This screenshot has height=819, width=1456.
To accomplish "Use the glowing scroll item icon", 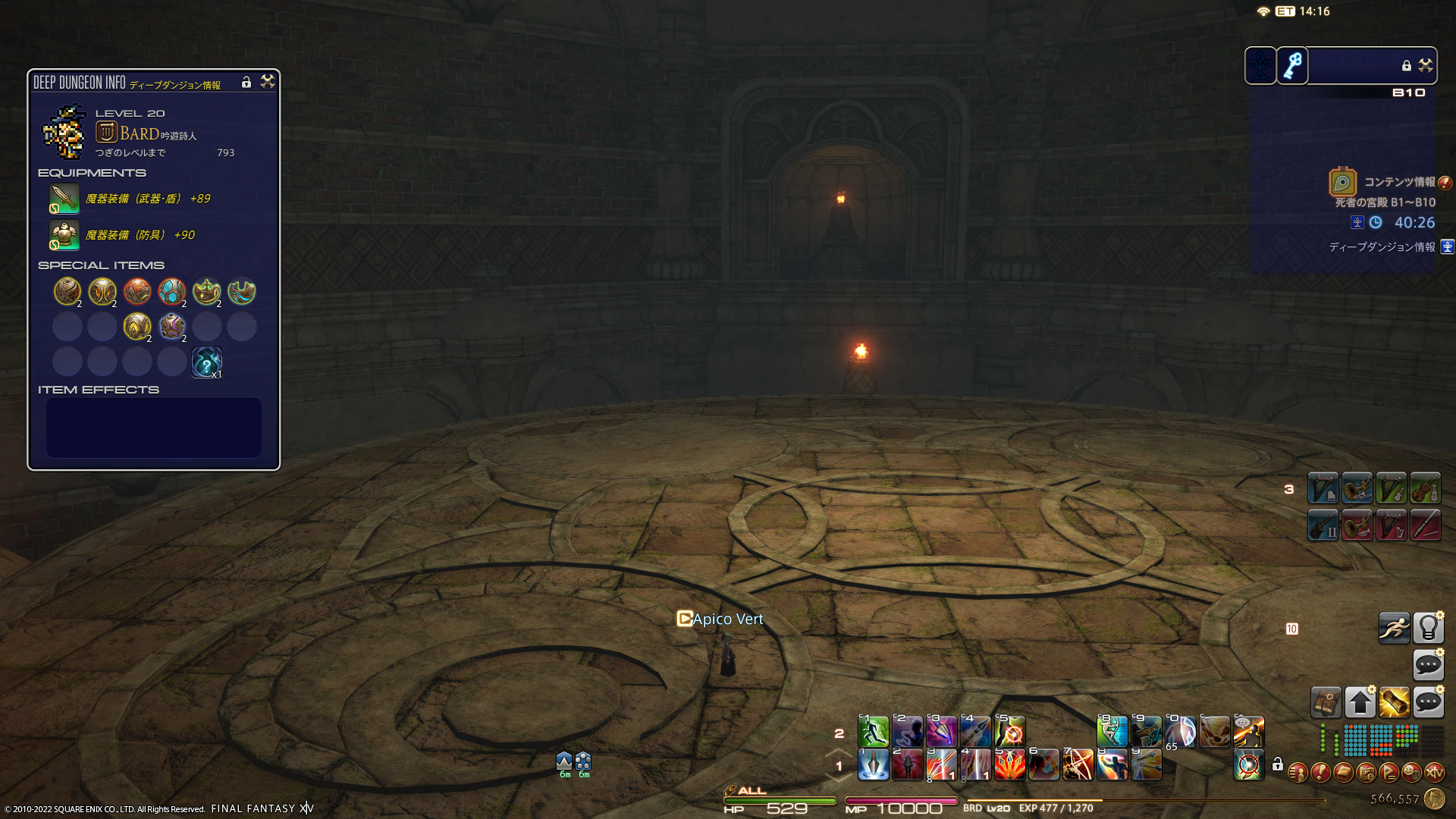I will tap(1394, 703).
